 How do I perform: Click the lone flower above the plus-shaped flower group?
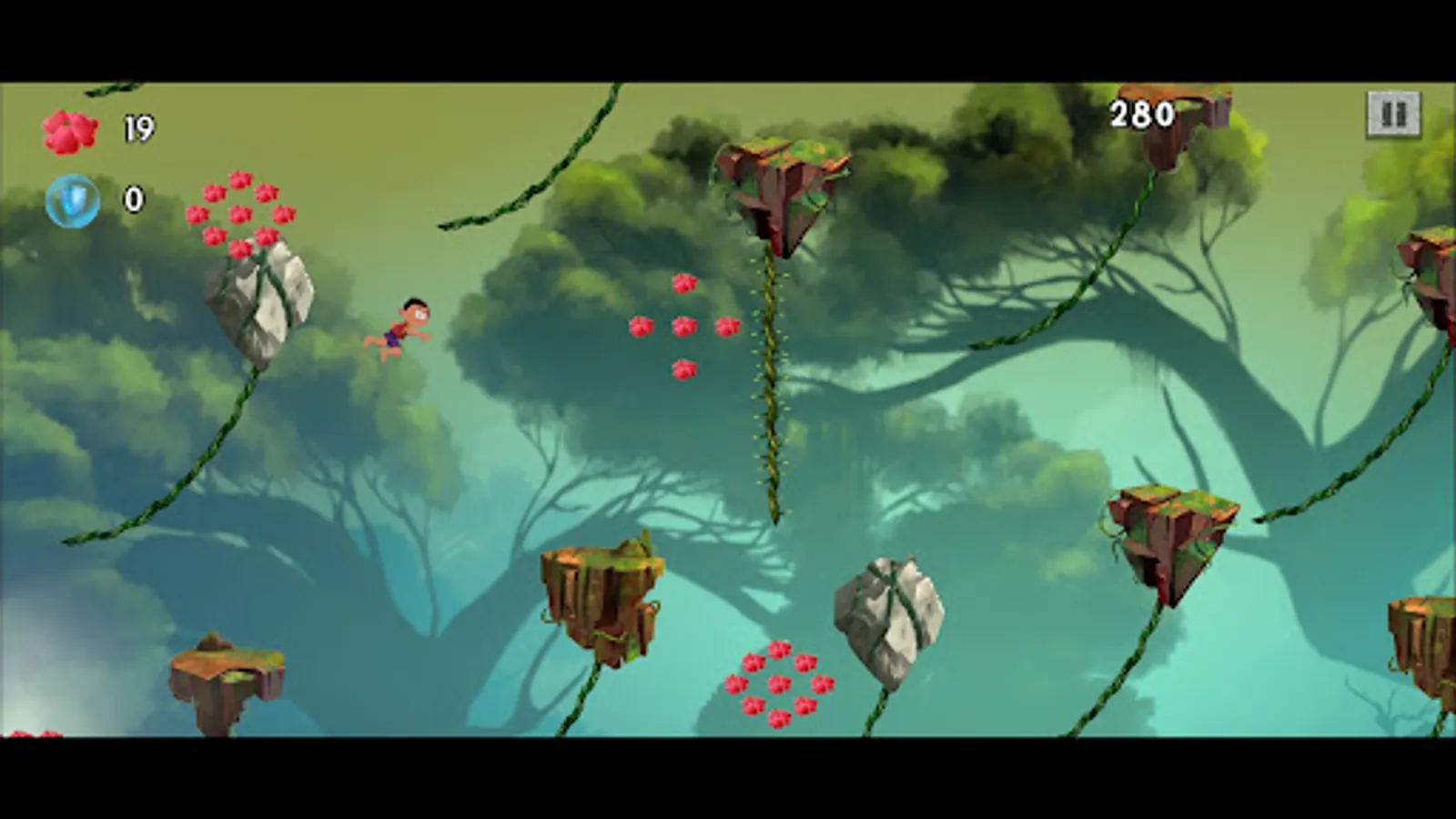pos(682,282)
